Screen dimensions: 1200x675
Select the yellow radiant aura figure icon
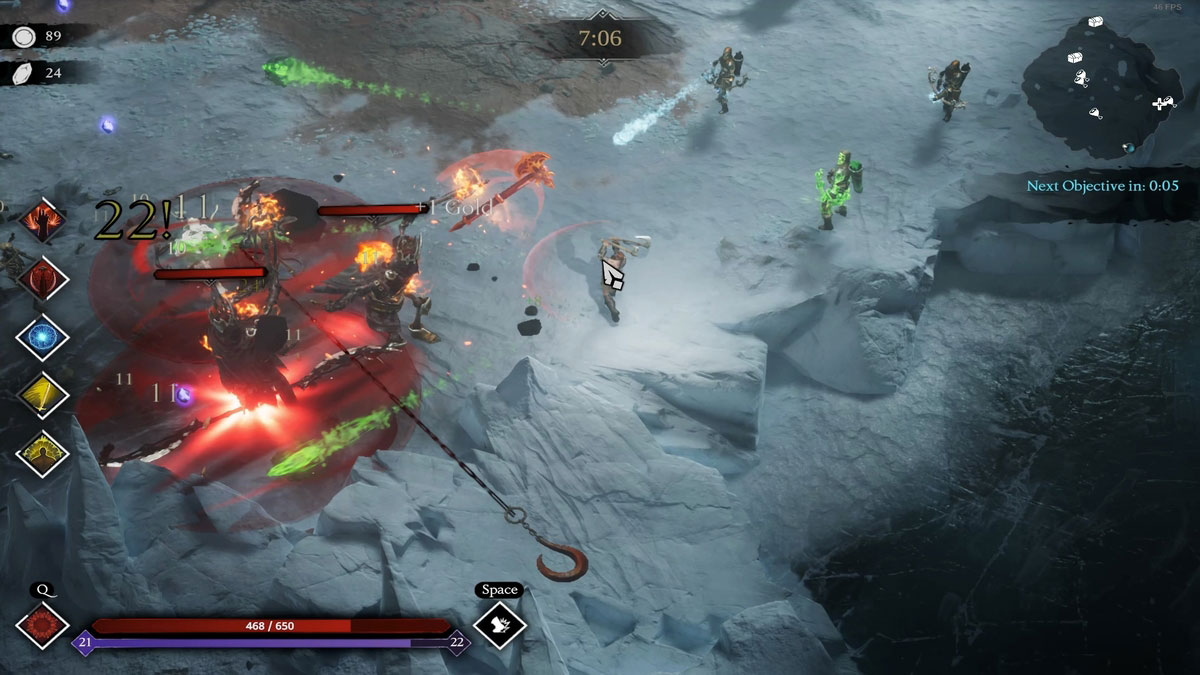point(42,453)
